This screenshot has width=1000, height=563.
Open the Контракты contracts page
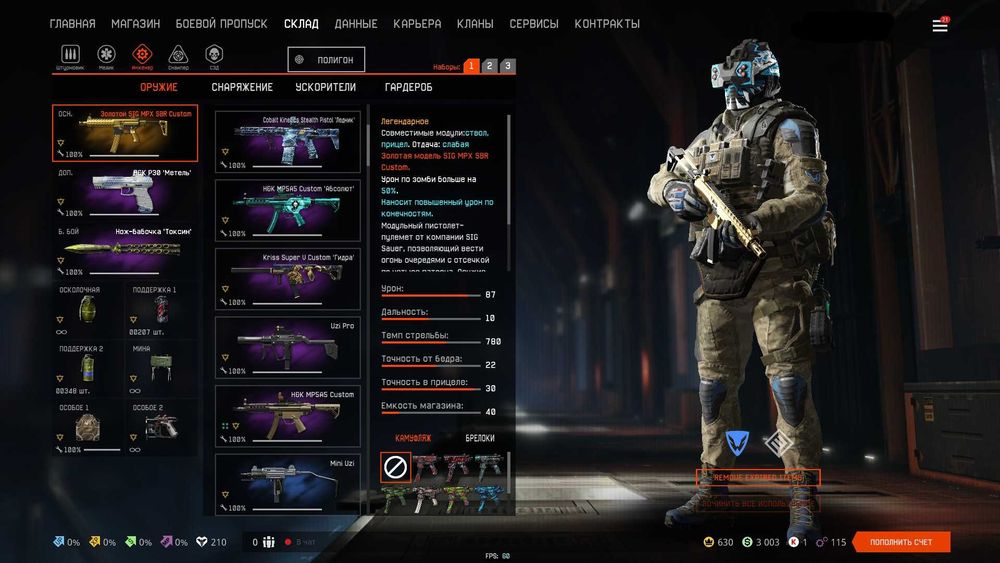point(607,24)
